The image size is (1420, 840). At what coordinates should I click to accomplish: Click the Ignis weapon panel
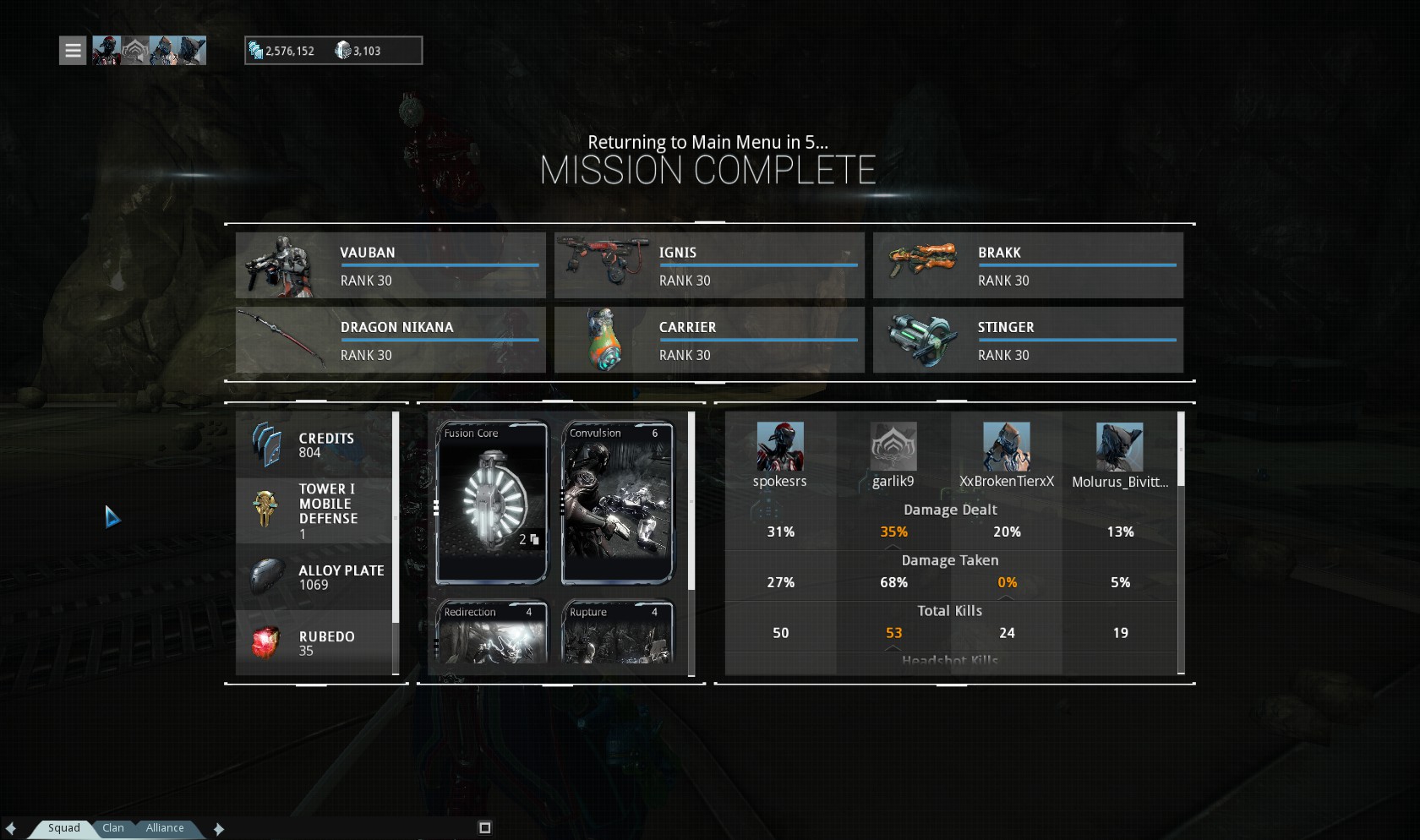pos(709,265)
